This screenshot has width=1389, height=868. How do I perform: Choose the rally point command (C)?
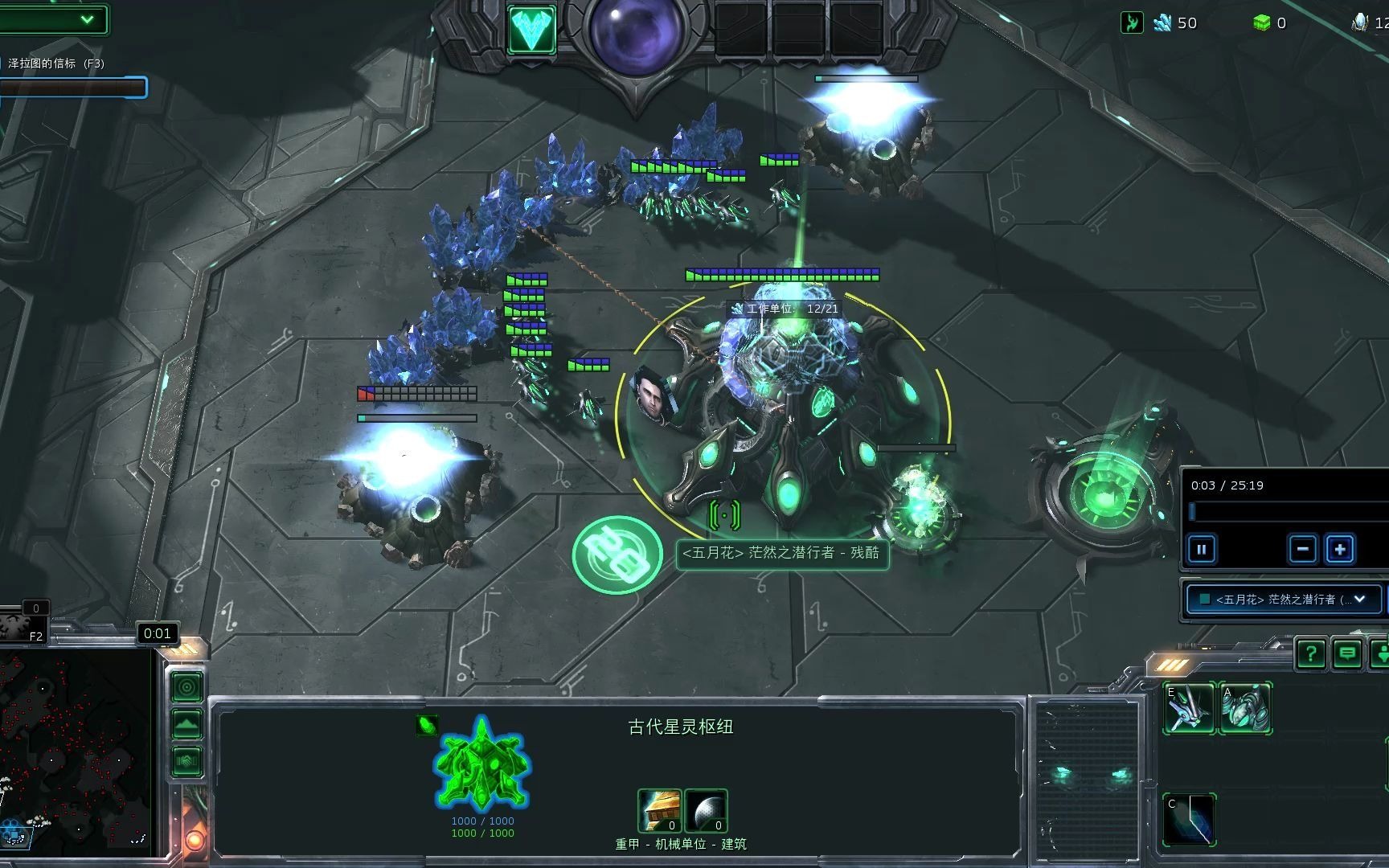tap(1189, 819)
